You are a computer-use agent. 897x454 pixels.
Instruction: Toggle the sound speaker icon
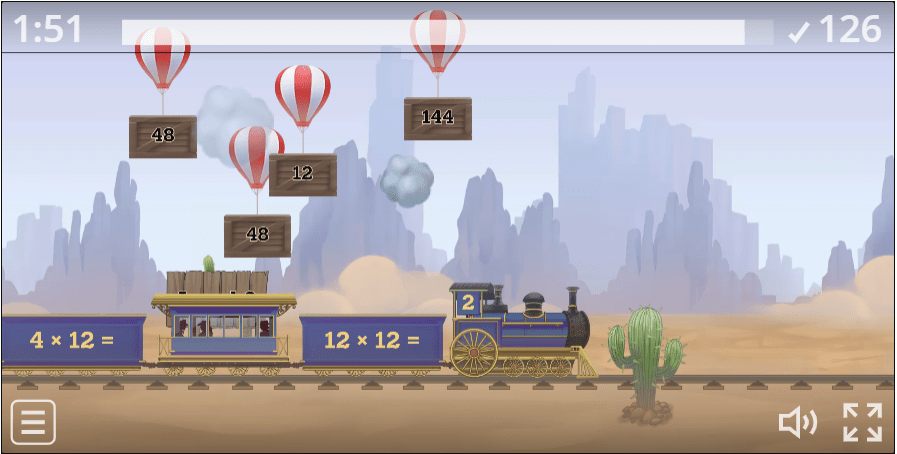pos(797,423)
